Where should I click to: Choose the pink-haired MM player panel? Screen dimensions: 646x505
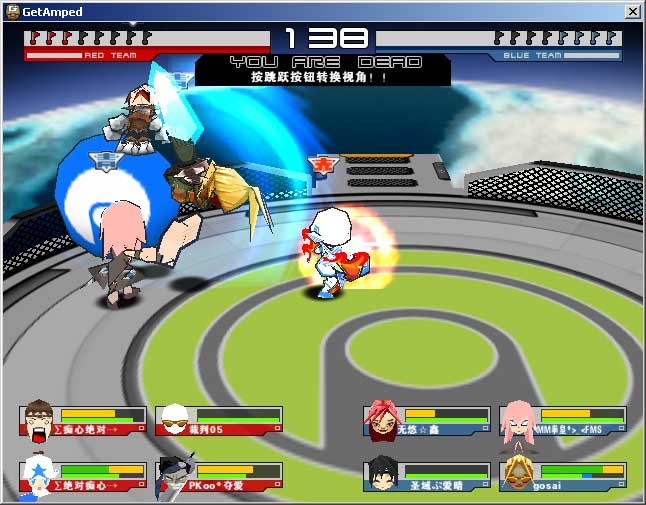click(x=563, y=421)
